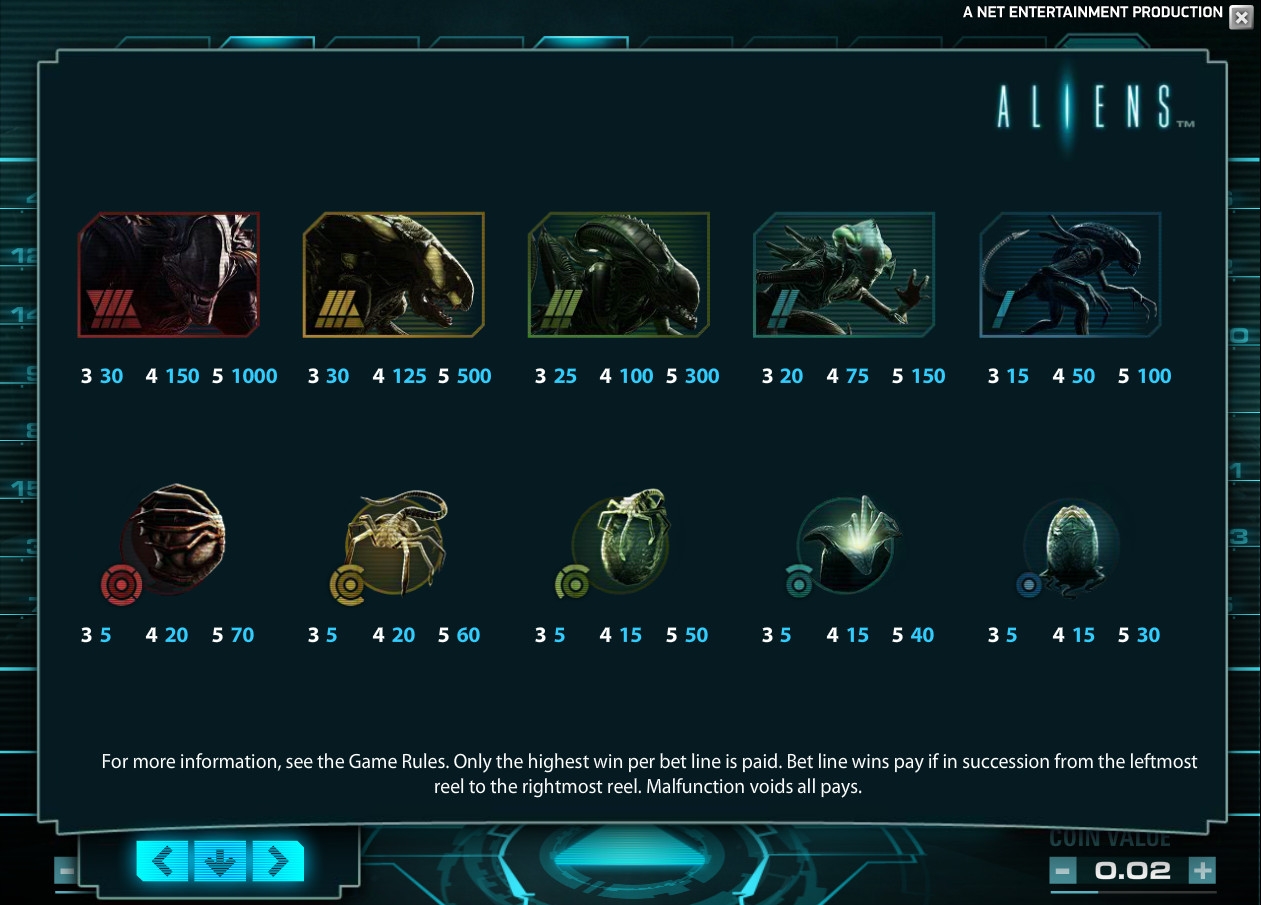Click the down arrow paytable button
The image size is (1261, 905).
(220, 861)
